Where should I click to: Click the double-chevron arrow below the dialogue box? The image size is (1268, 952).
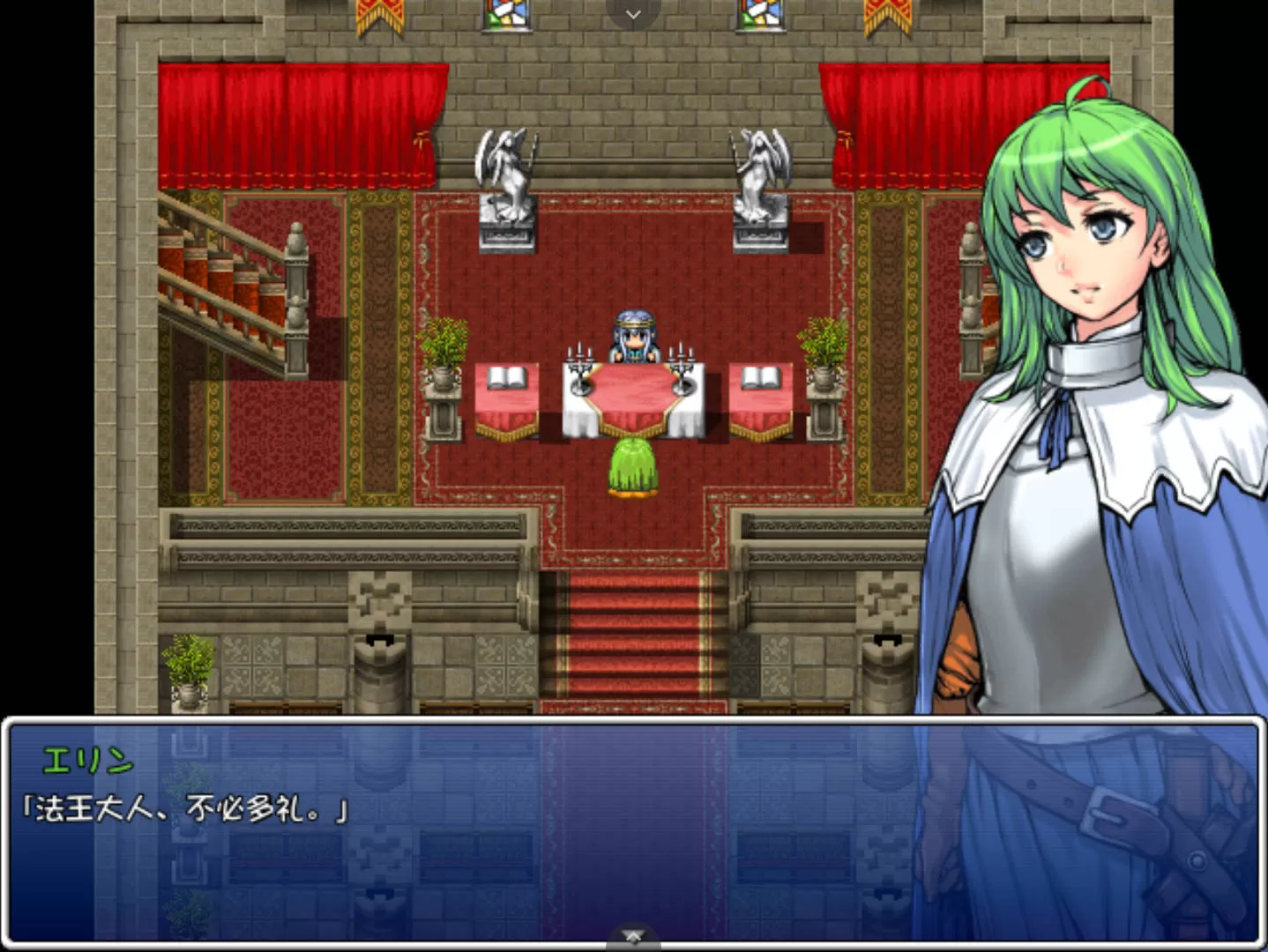click(x=633, y=938)
